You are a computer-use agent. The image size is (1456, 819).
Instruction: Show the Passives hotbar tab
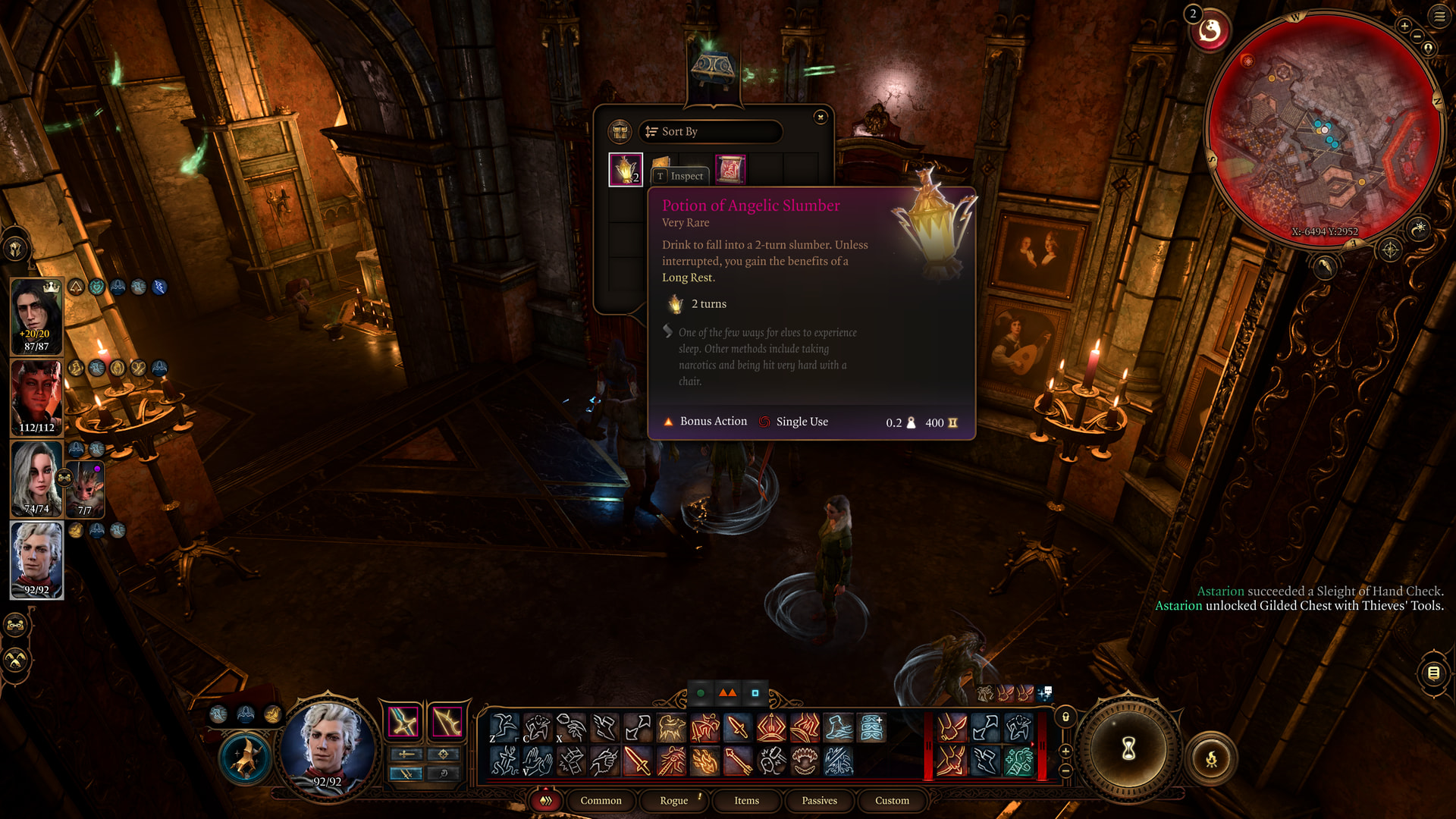[819, 801]
